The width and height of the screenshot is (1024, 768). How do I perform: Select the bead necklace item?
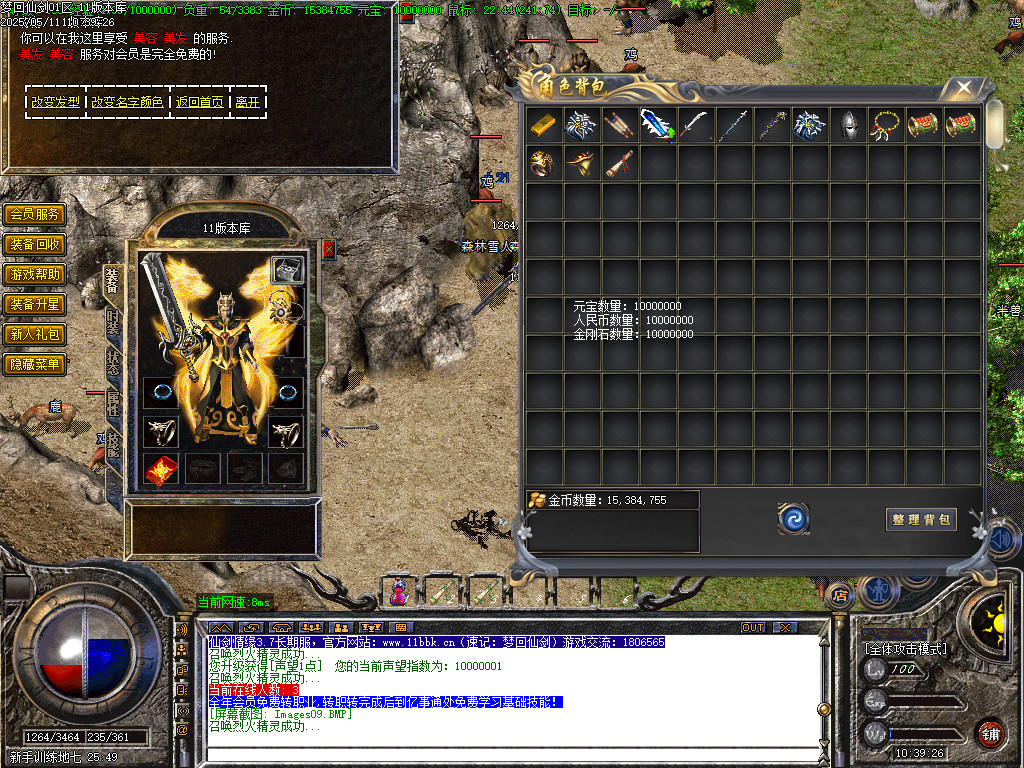(x=885, y=125)
